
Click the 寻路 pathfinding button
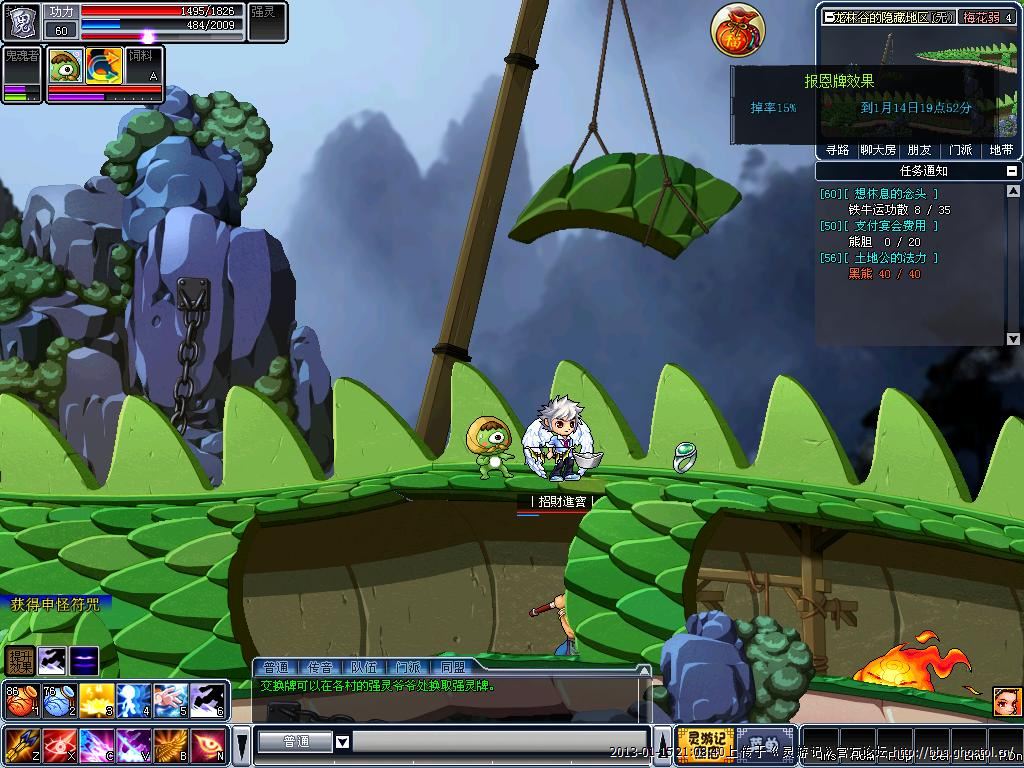[837, 150]
